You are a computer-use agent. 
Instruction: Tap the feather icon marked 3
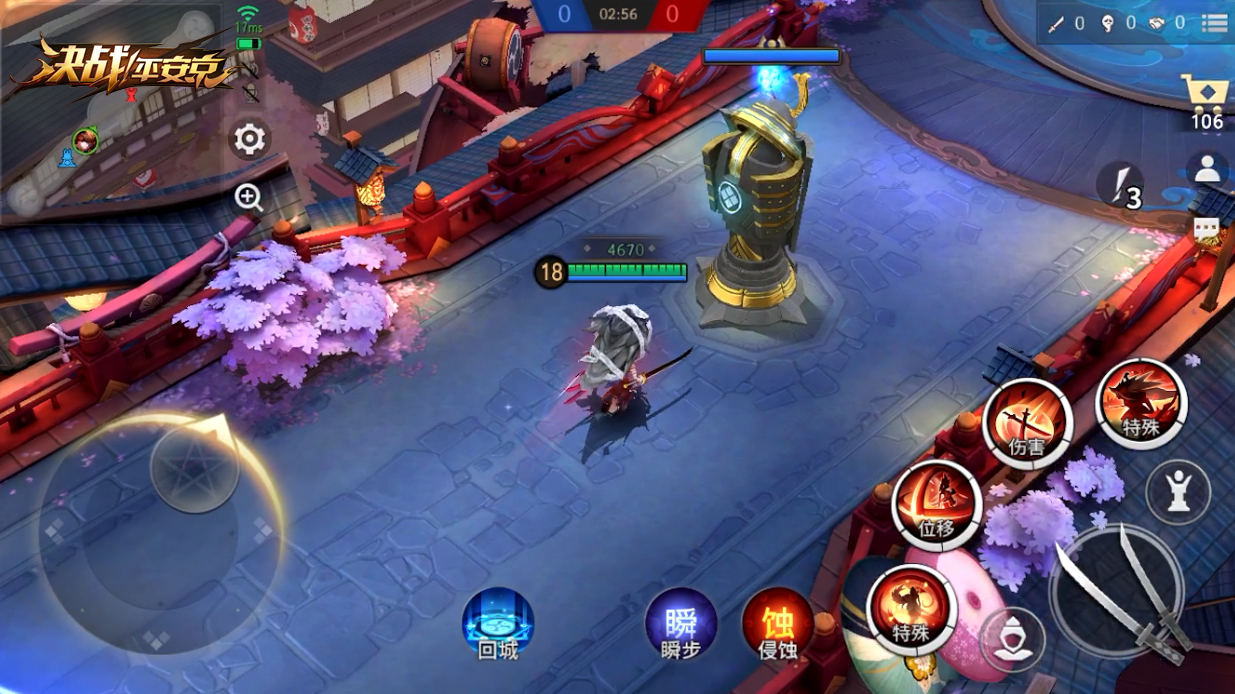click(x=1122, y=186)
